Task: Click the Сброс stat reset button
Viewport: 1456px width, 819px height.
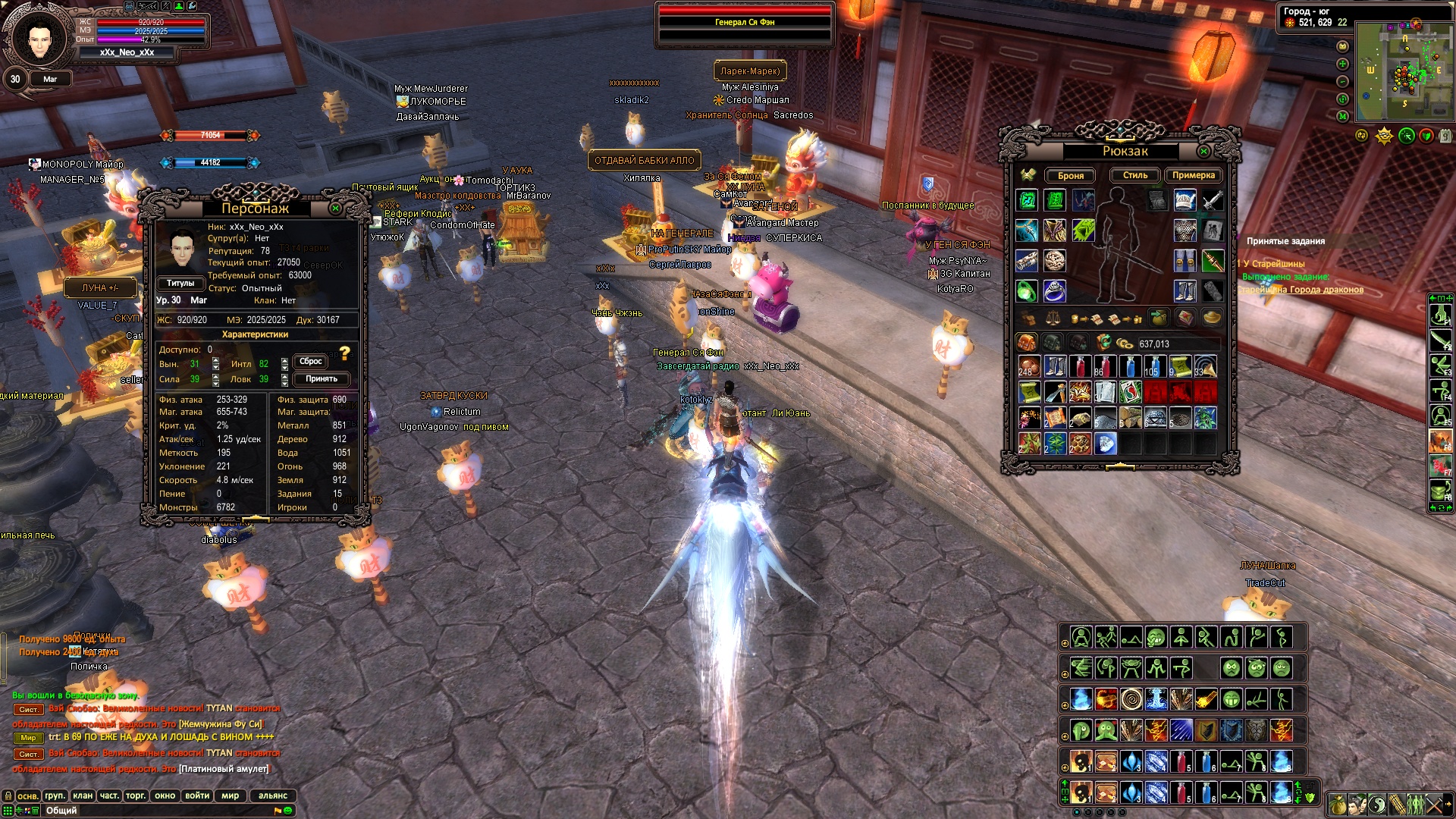Action: (311, 362)
